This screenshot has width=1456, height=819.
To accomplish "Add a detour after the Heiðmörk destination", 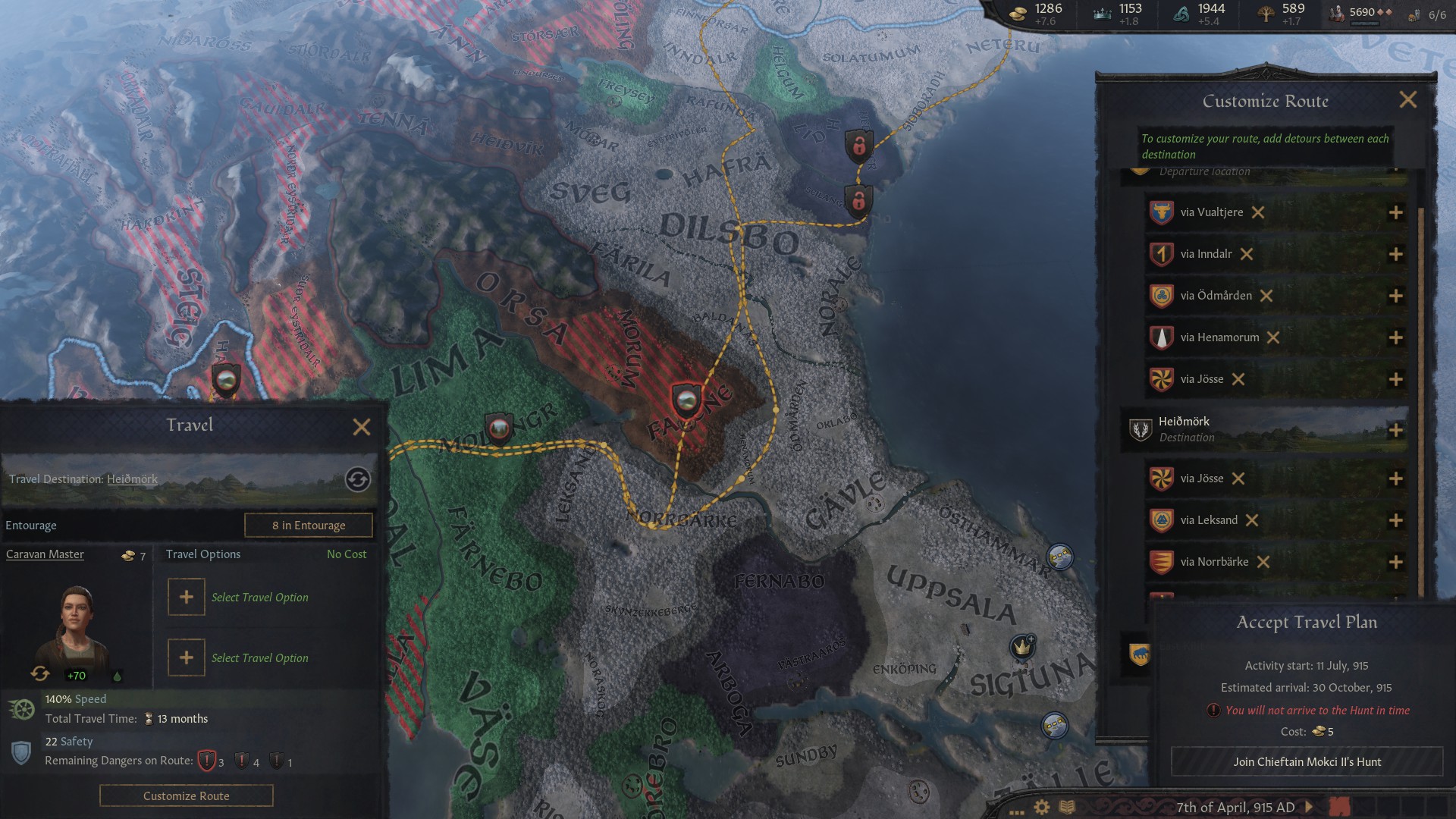I will [x=1396, y=429].
